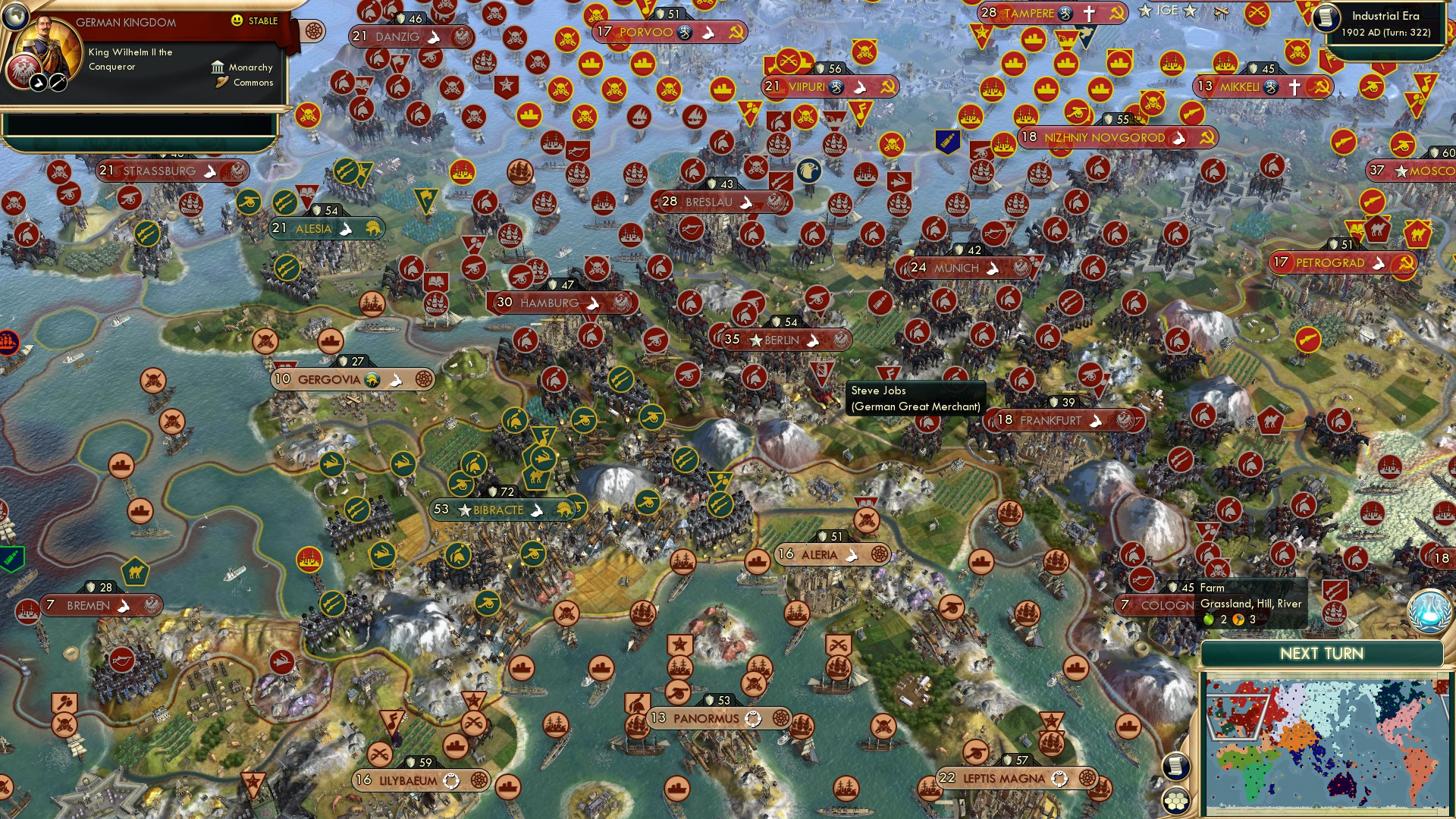The height and width of the screenshot is (819, 1456).
Task: Click the globe icon in the top-left corner
Action: pos(14,14)
